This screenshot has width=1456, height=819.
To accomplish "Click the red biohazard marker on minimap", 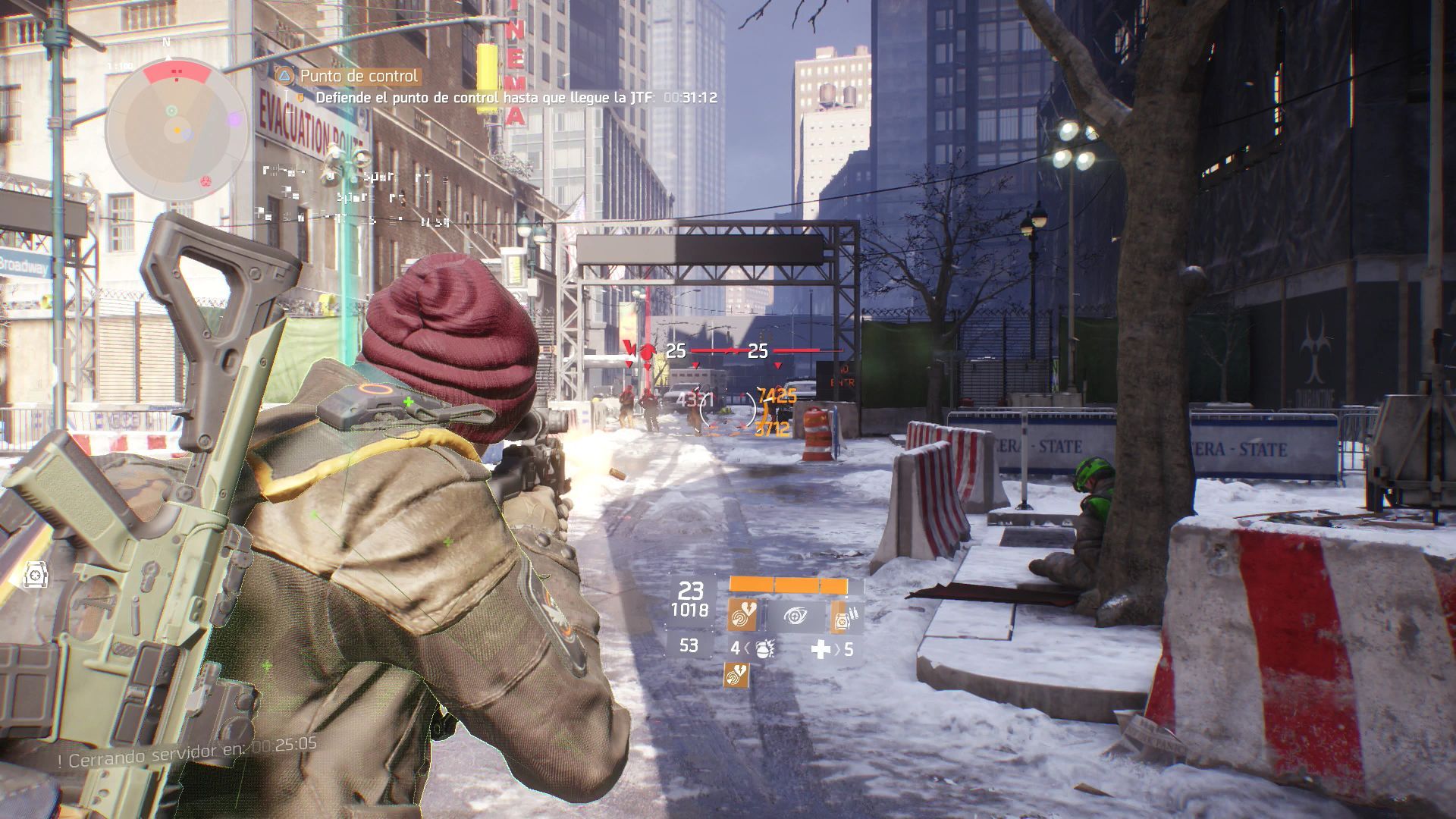I will [205, 181].
